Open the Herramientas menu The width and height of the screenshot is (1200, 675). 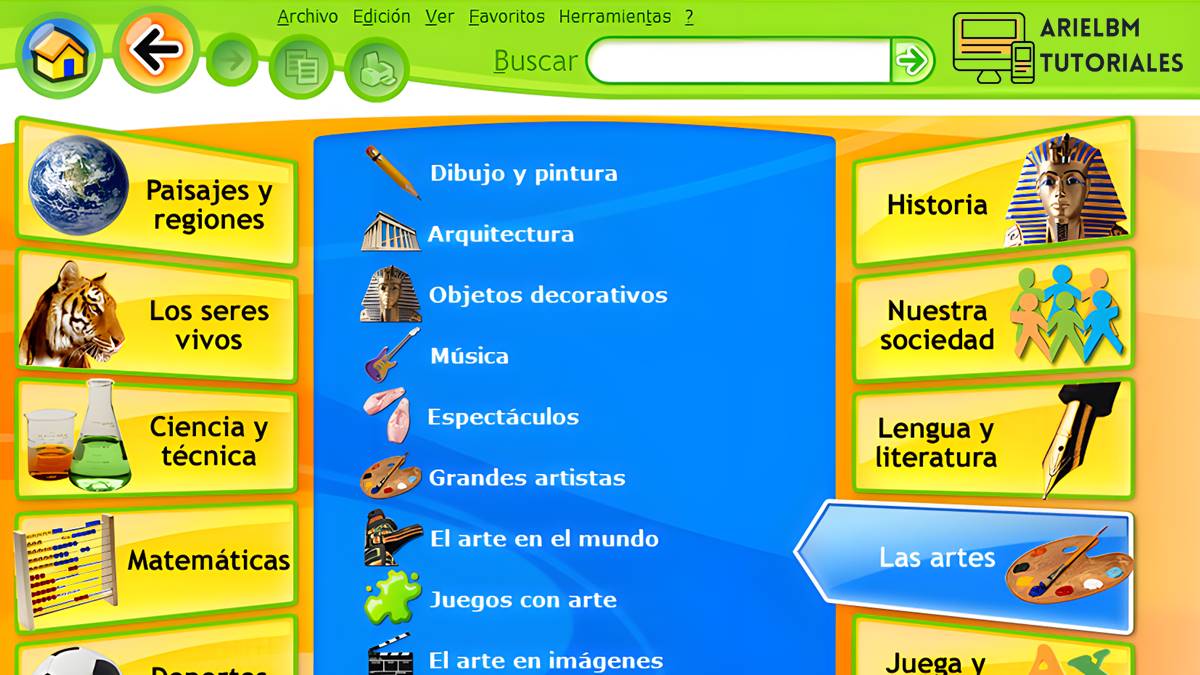tap(614, 17)
